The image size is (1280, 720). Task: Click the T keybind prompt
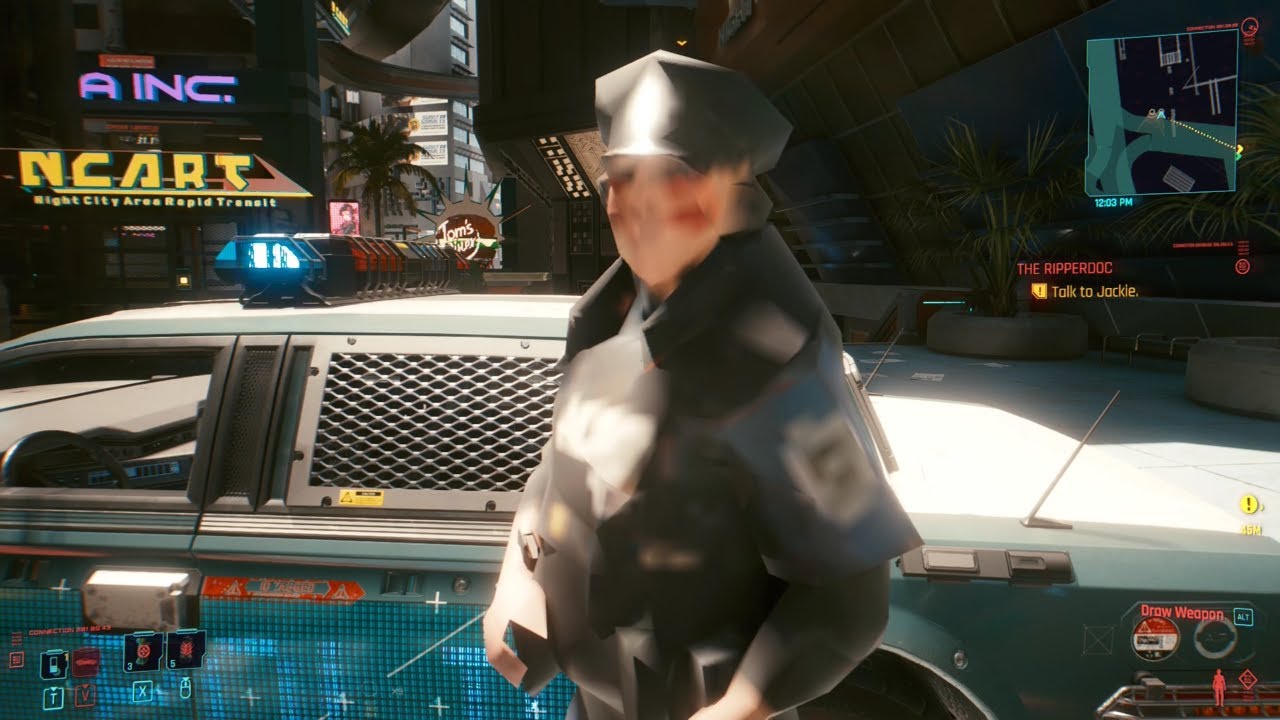[x=53, y=695]
